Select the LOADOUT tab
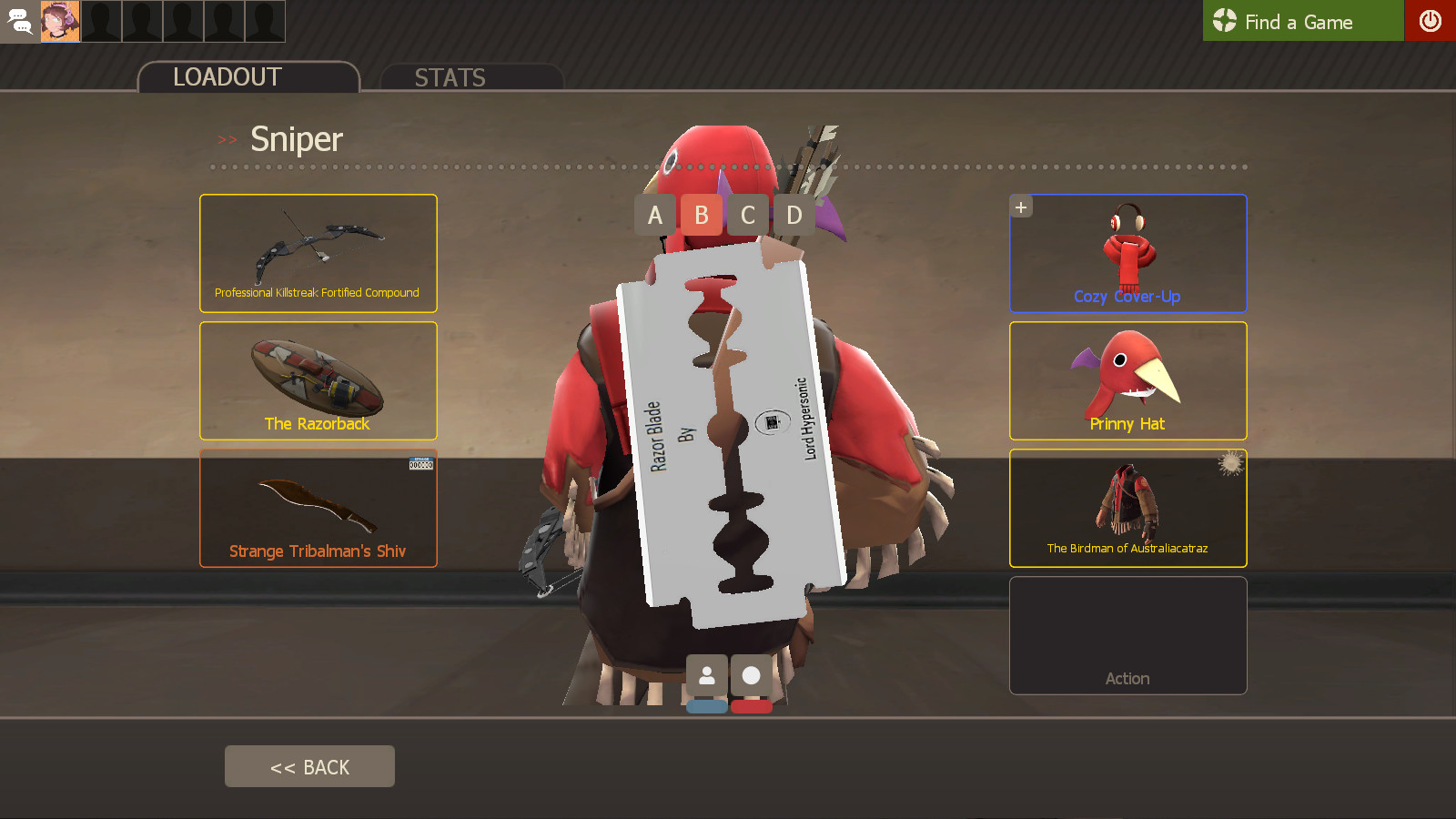Image resolution: width=1456 pixels, height=819 pixels. (227, 76)
